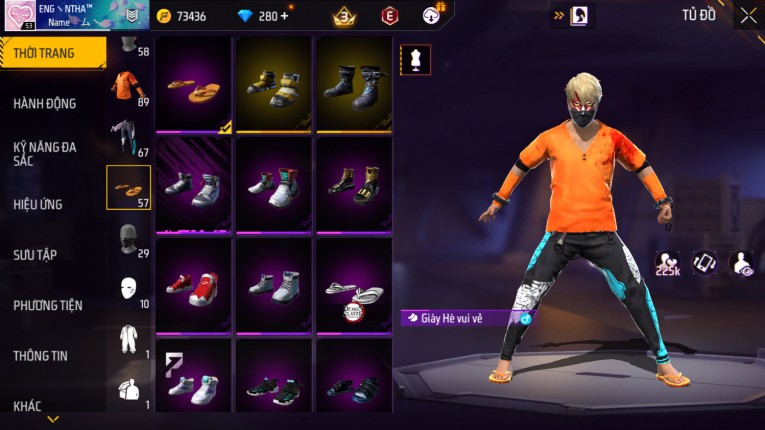Go to the SƯU TẬP collection tab
The image size is (765, 430).
coord(35,255)
